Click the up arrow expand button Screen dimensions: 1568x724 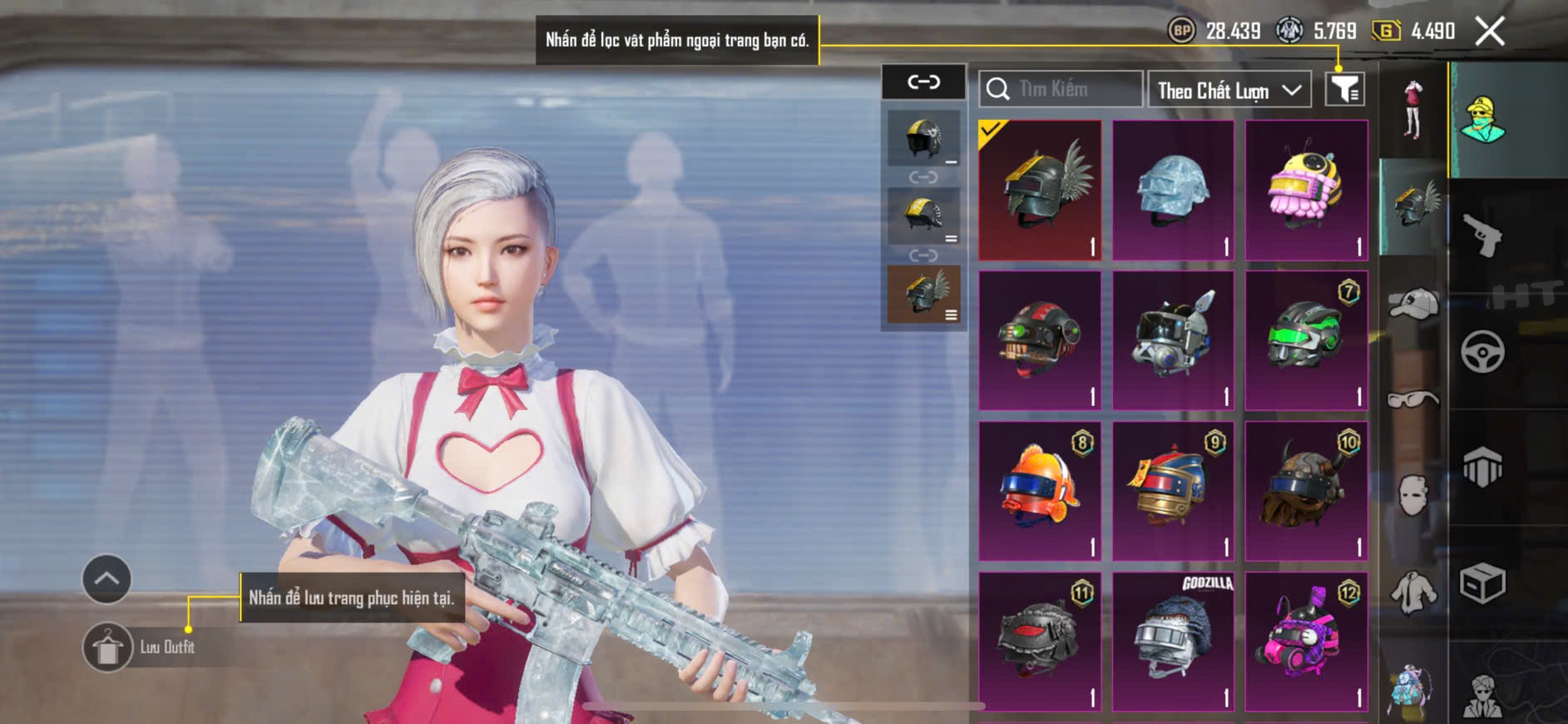point(106,578)
